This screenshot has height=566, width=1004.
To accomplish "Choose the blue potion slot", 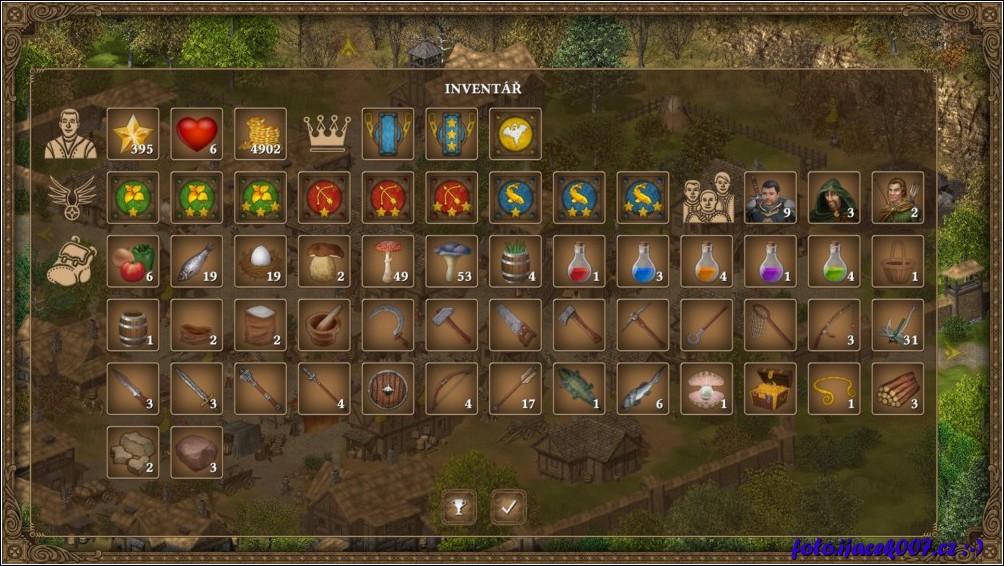I will click(x=643, y=262).
